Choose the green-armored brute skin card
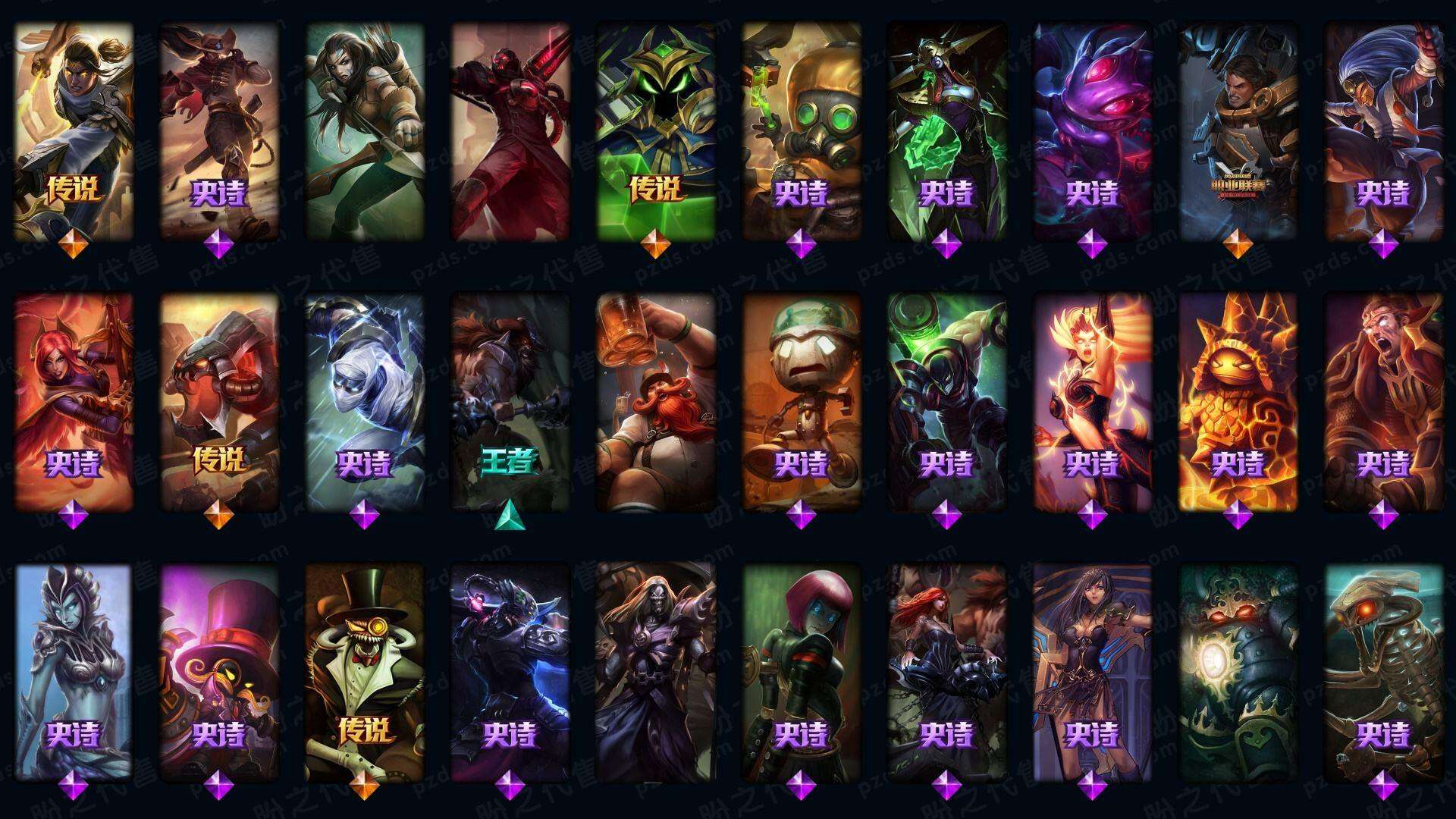1456x819 pixels. coord(946,402)
